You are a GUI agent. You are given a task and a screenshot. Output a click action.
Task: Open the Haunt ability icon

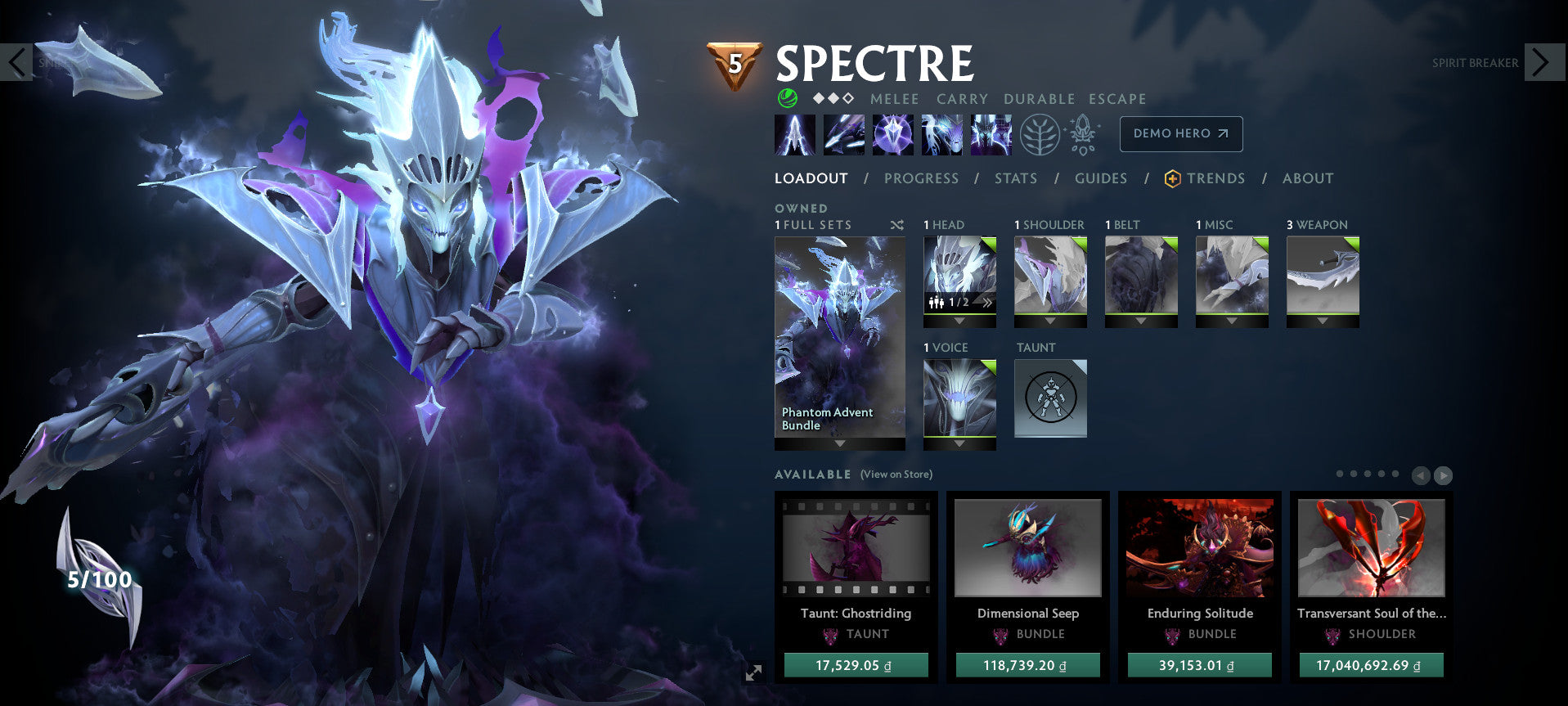pyautogui.click(x=991, y=133)
